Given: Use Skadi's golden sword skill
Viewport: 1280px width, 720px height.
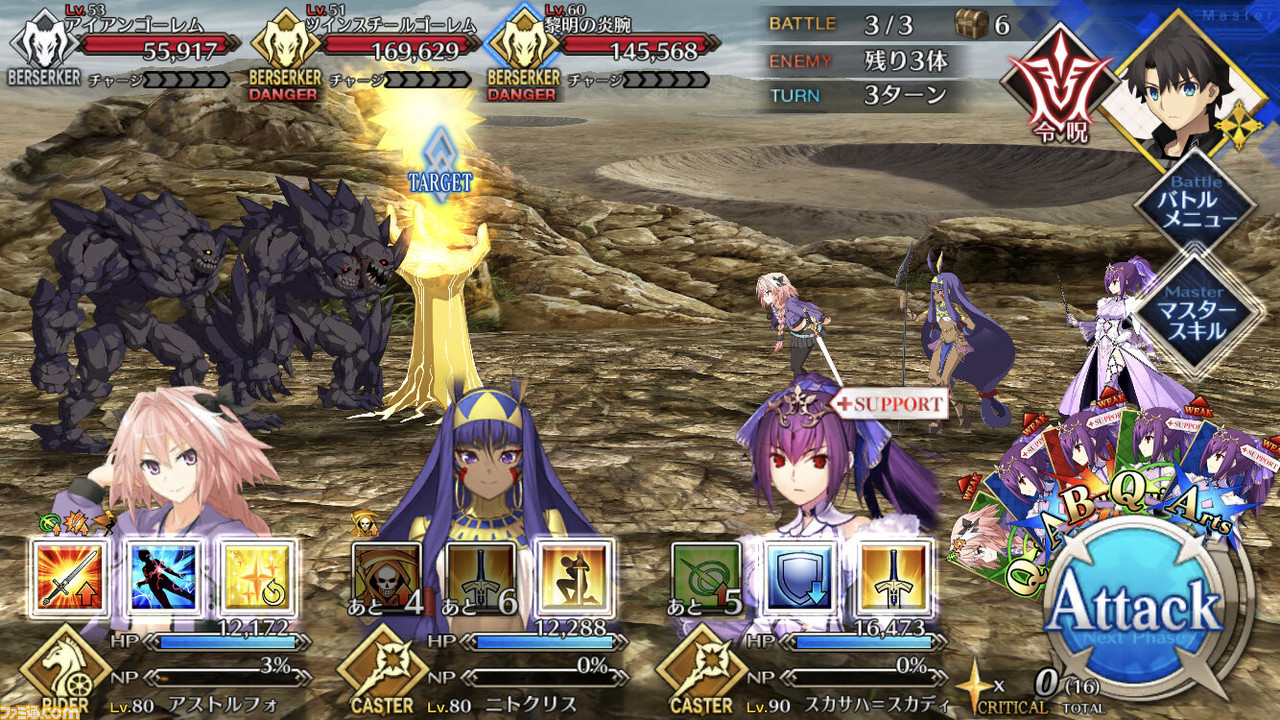Looking at the screenshot, I should pyautogui.click(x=893, y=577).
